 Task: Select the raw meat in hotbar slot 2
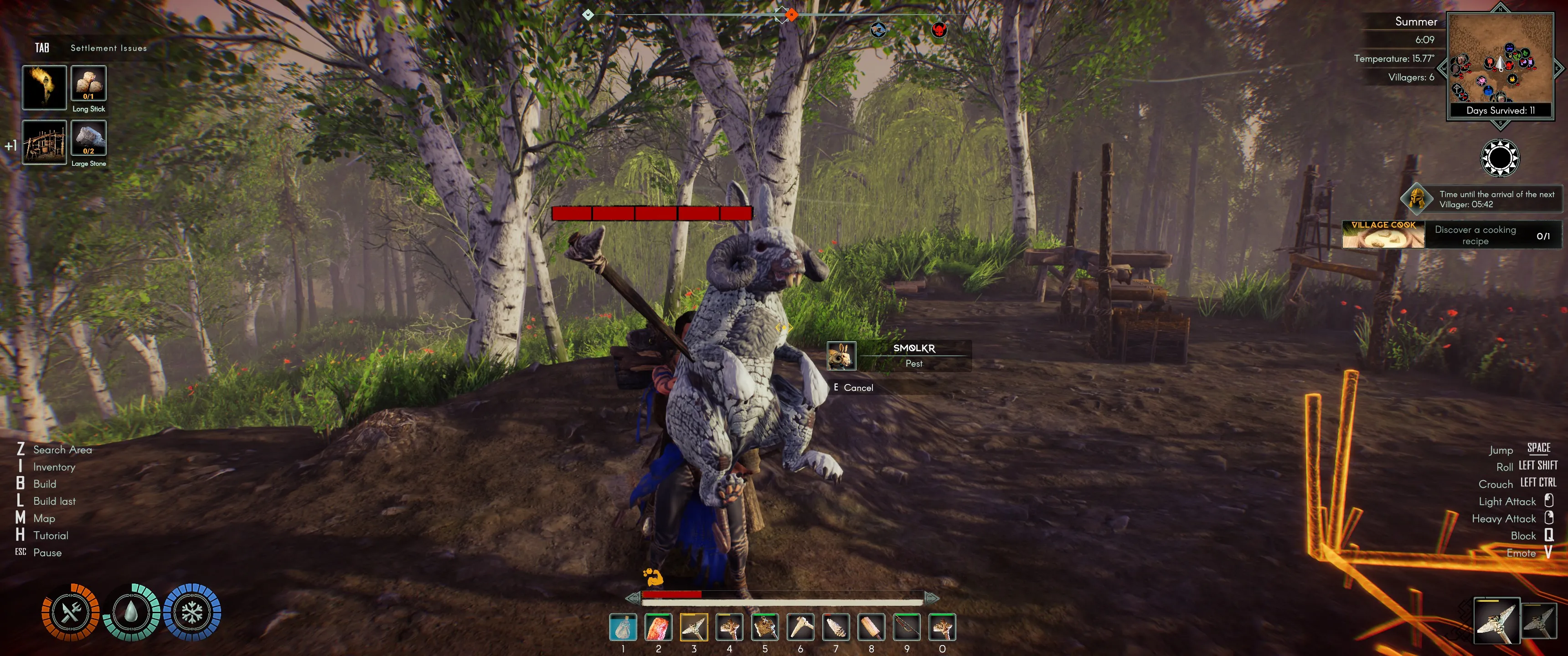[x=658, y=627]
